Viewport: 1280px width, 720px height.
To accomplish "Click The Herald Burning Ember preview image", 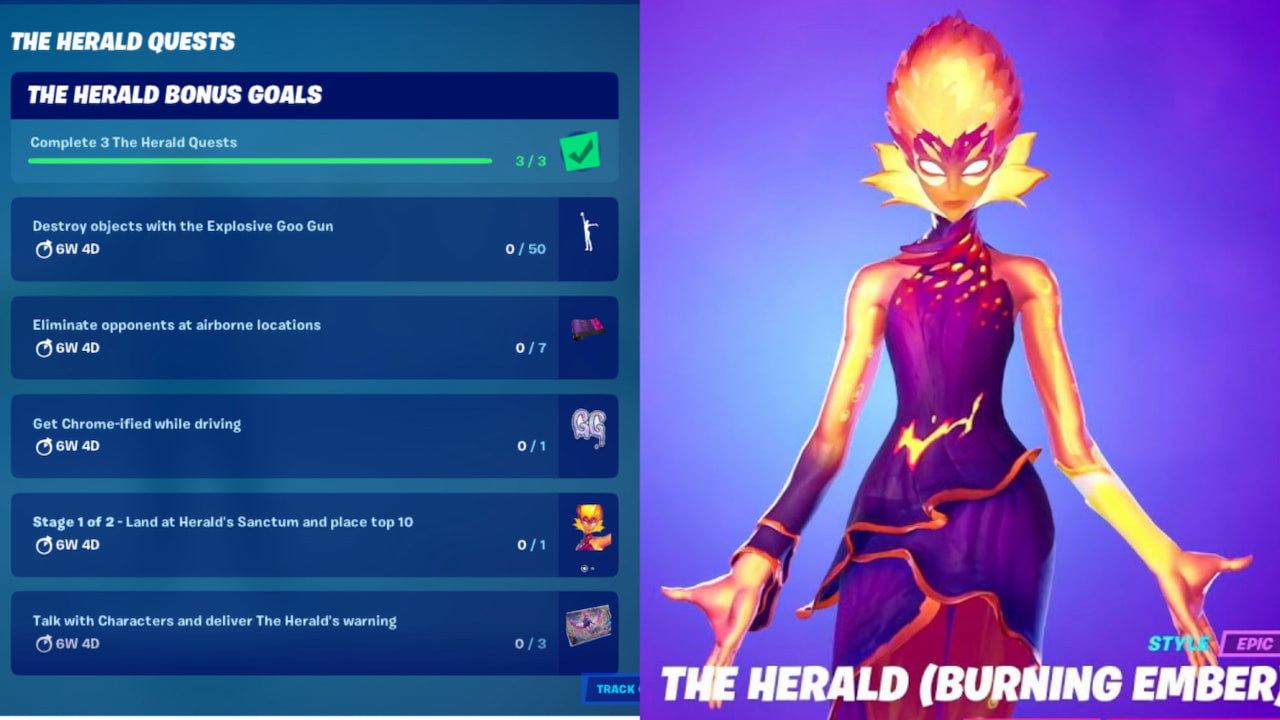I will 960,350.
